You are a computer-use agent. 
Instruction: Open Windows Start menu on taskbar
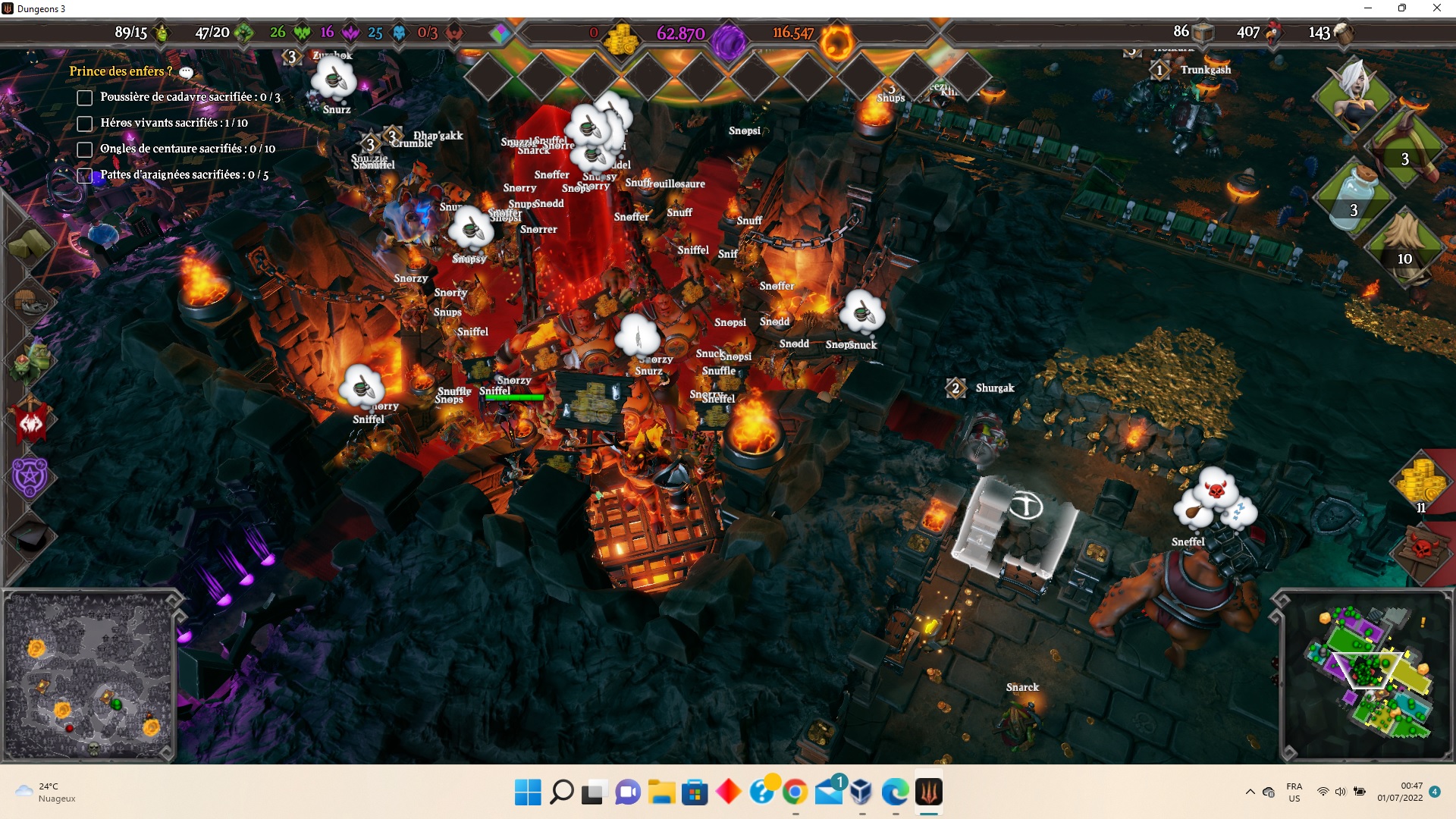[527, 792]
